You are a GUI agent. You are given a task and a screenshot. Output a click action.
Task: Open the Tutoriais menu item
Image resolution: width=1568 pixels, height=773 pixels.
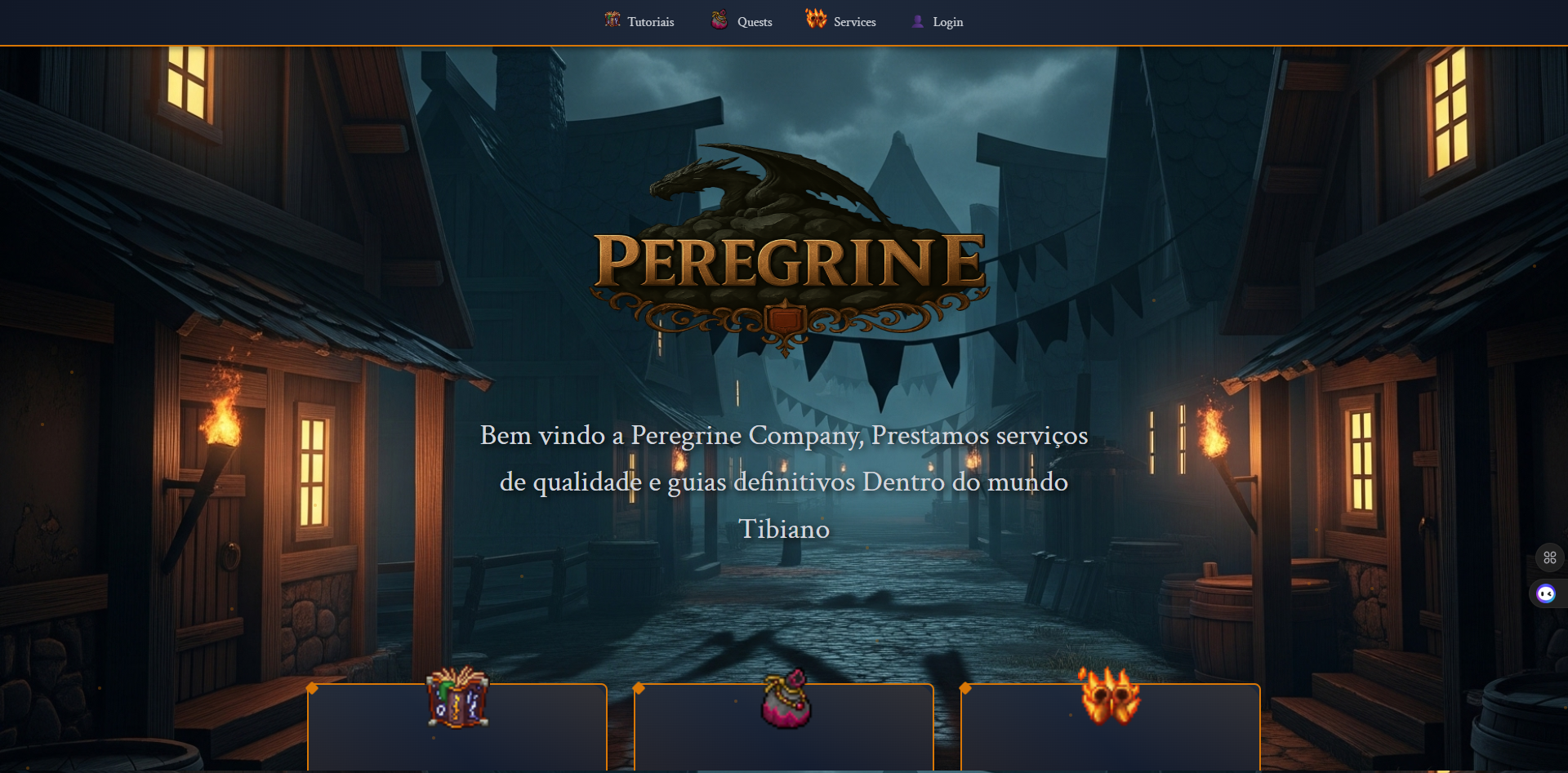click(649, 22)
